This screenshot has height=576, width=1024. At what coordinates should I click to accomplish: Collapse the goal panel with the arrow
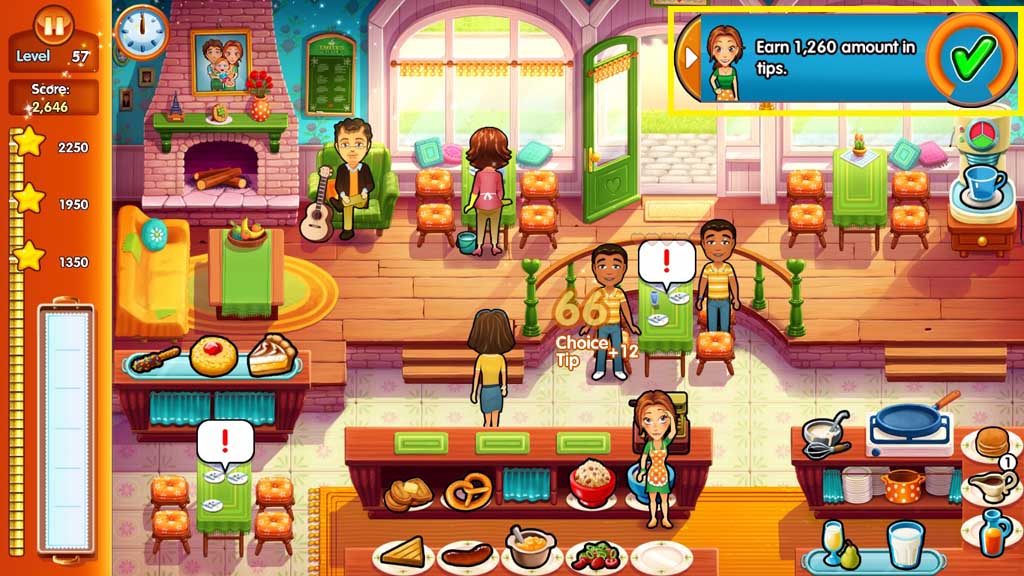pyautogui.click(x=689, y=57)
